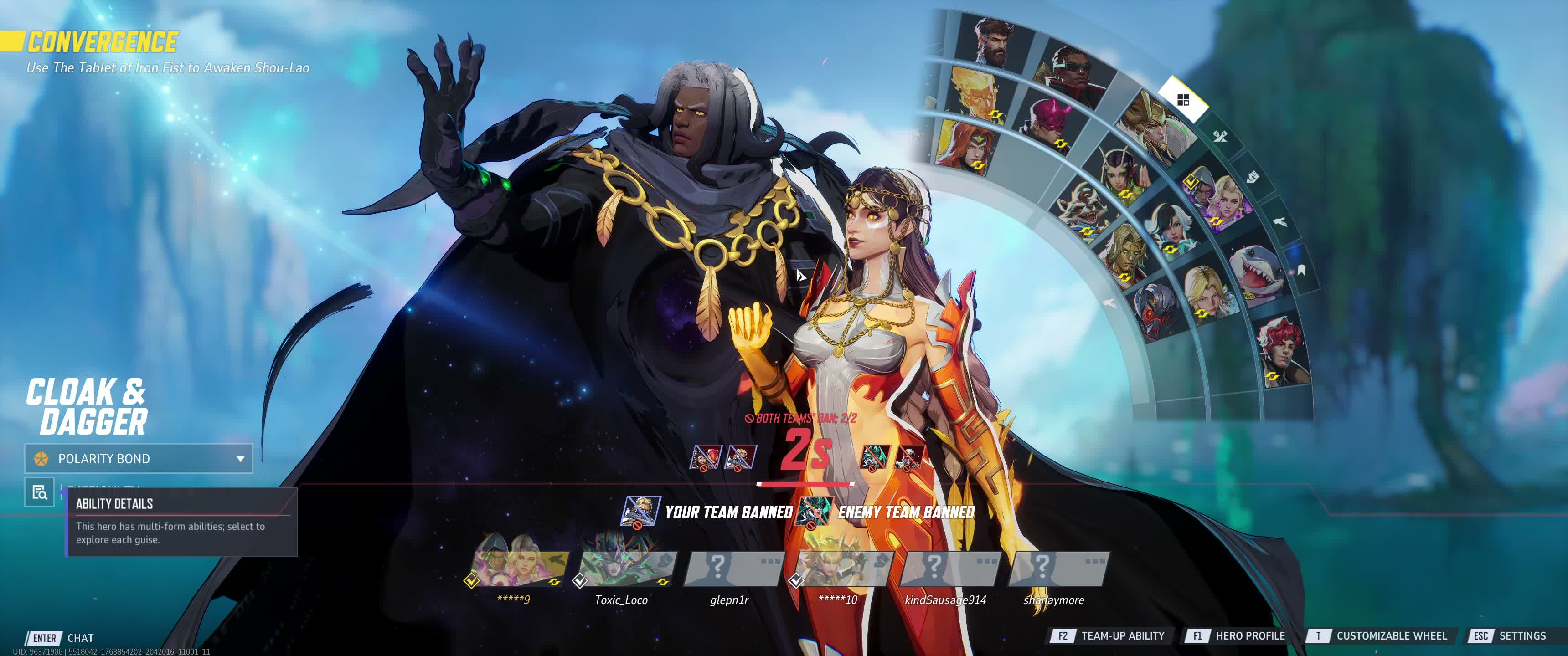The image size is (1568, 656).
Task: Show all heroes with grid filter tab
Action: pos(1183,100)
